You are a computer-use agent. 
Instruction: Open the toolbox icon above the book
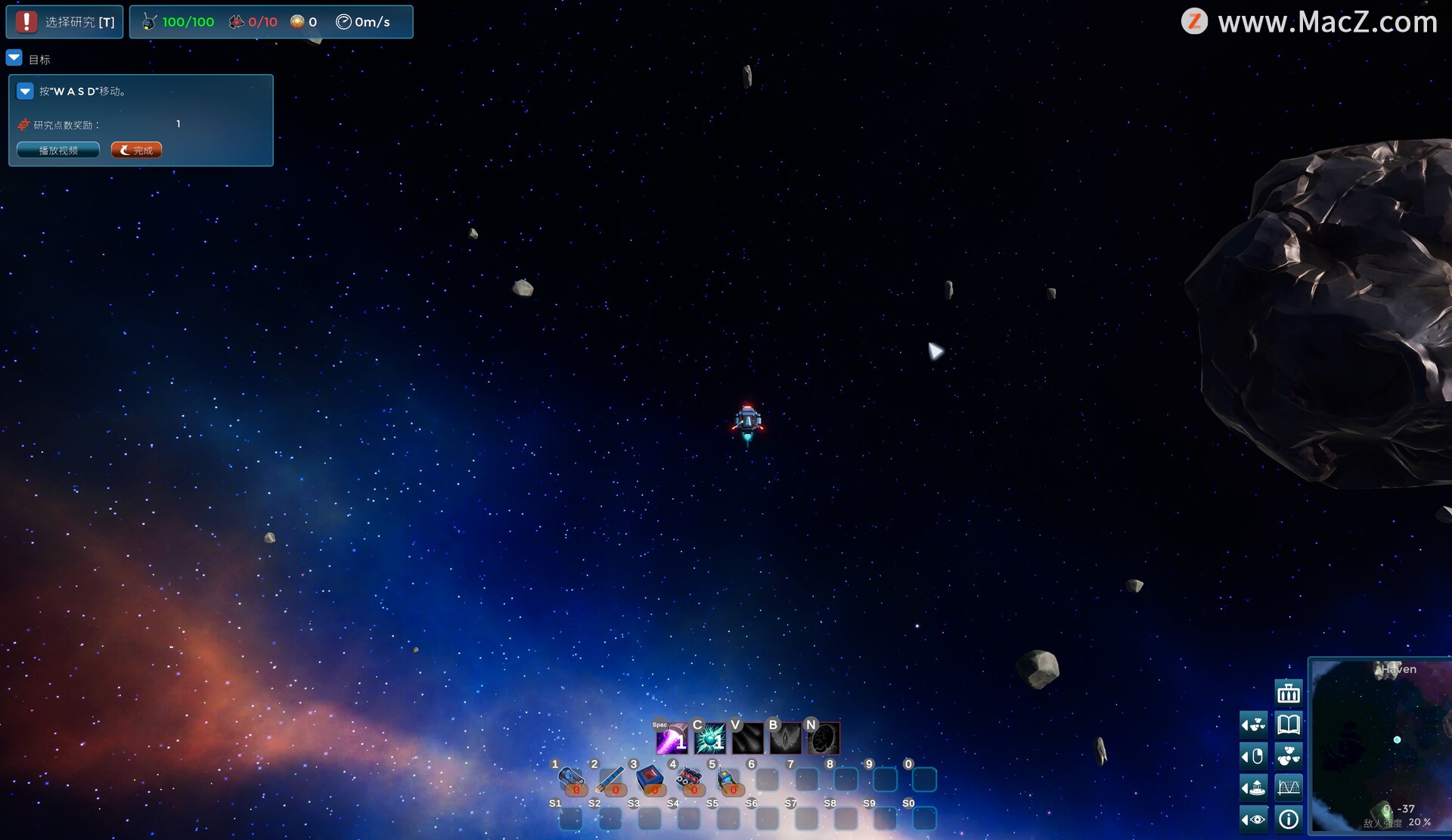[x=1289, y=693]
